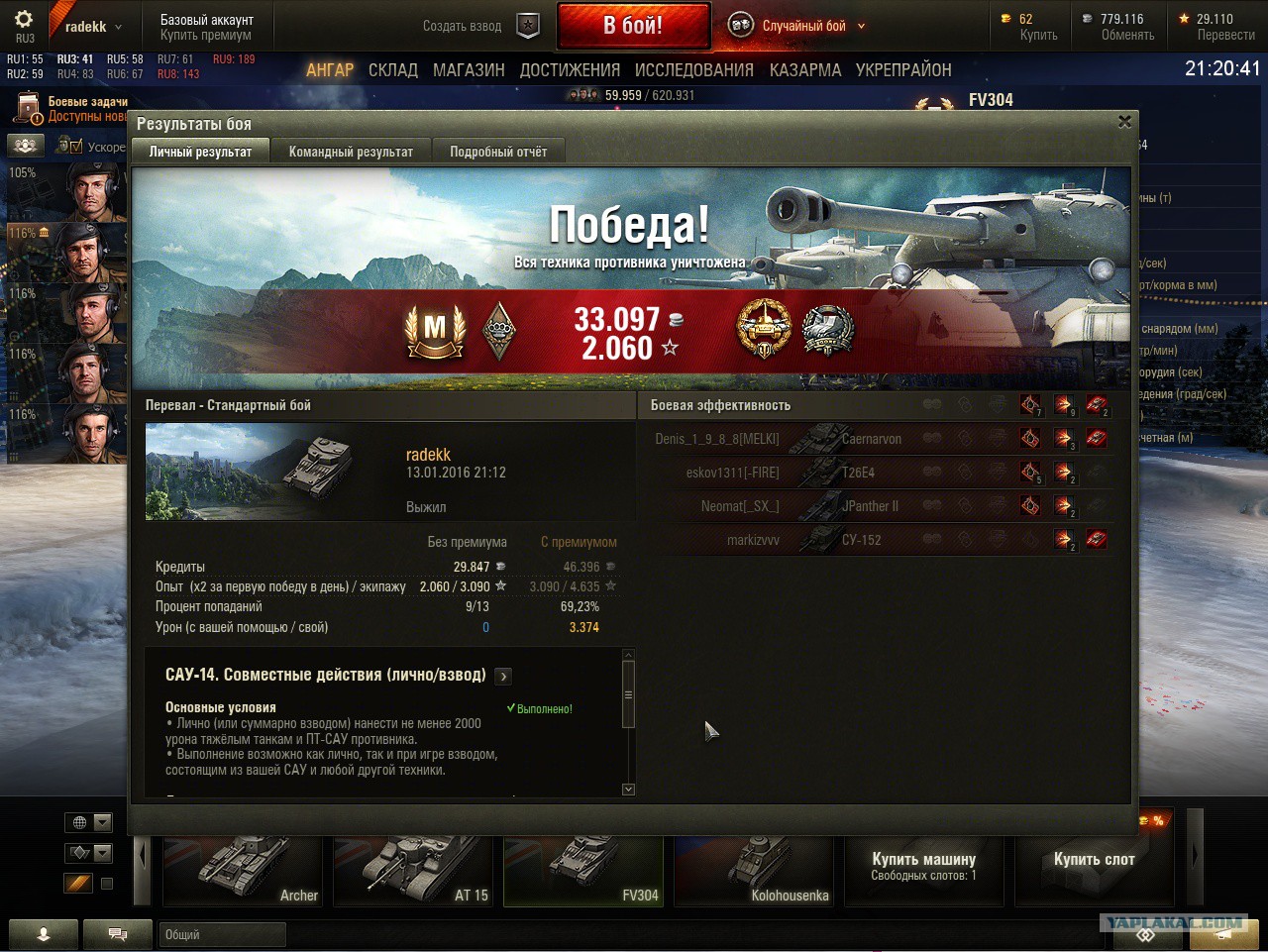This screenshot has height=952, width=1268.
Task: Click Создать взвод to create a platoon
Action: [x=463, y=26]
